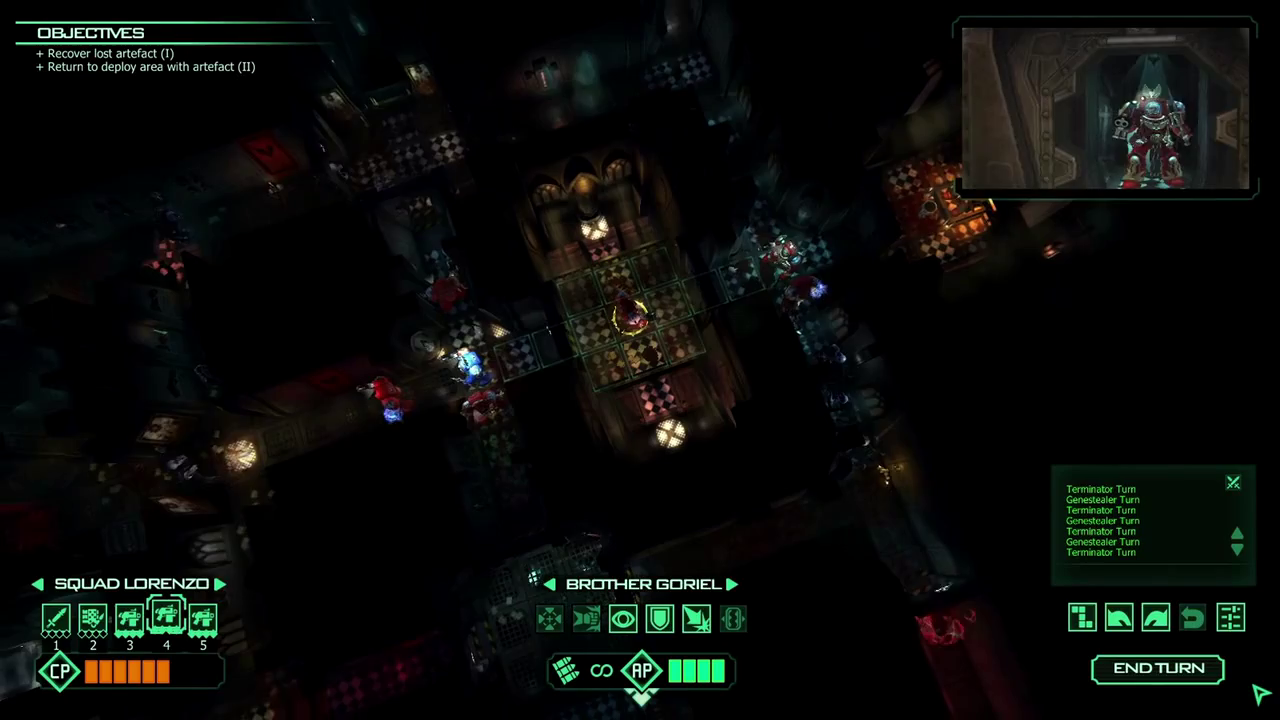Click the first-person camera feed thumbnail
Viewport: 1280px width, 720px height.
click(1104, 108)
